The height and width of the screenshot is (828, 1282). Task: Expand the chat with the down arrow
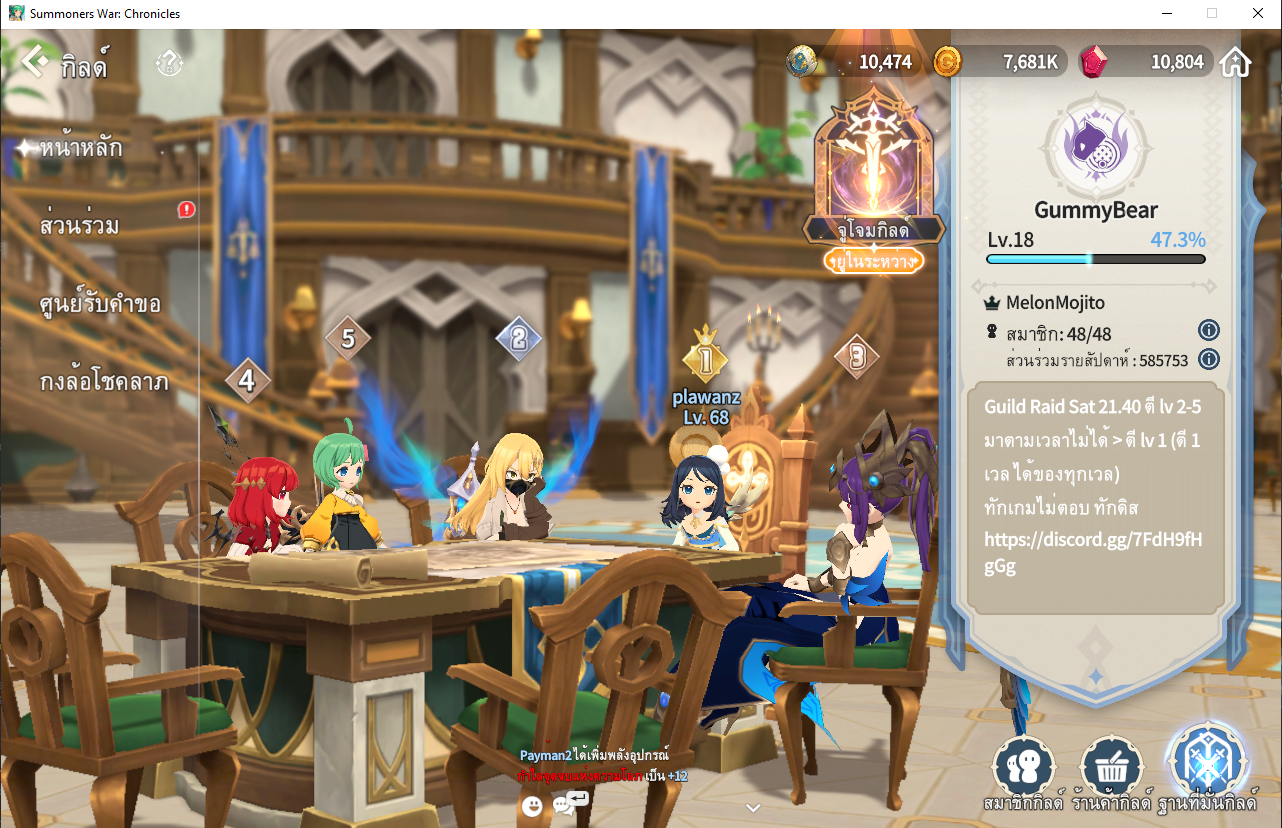coord(753,808)
